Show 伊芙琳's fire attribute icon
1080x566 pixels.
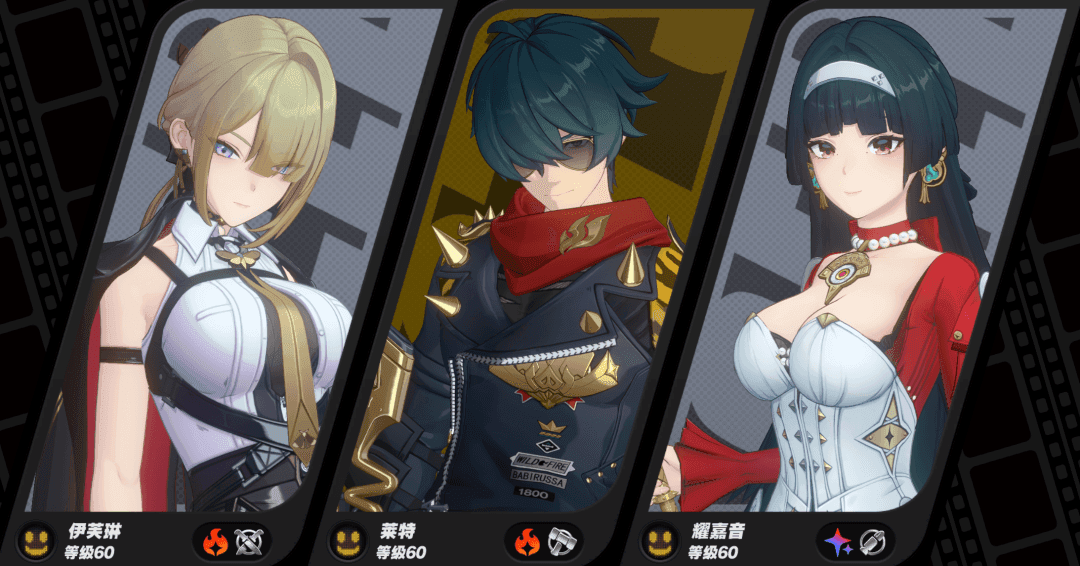click(215, 542)
